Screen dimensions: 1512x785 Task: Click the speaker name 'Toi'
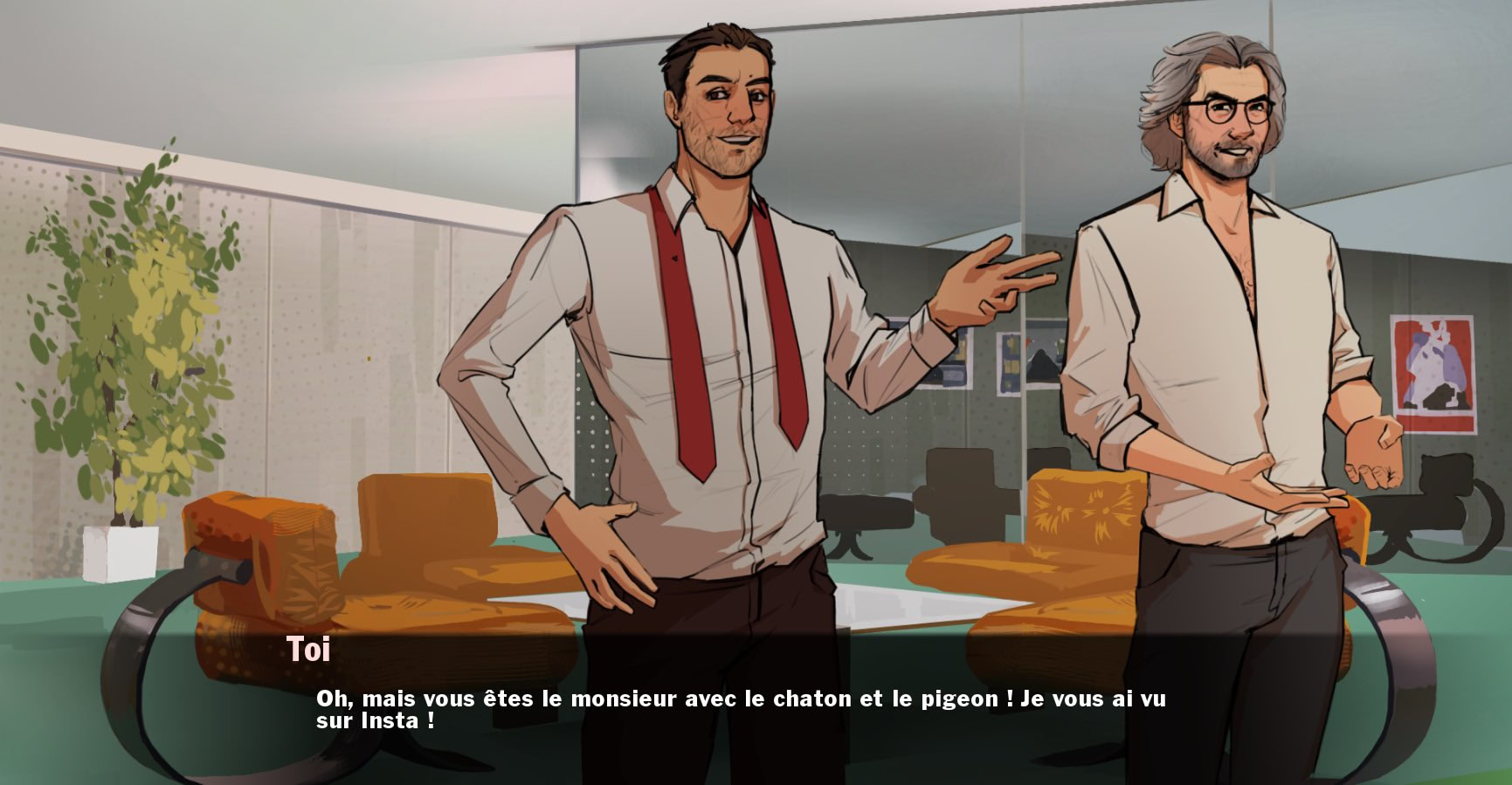pos(310,648)
